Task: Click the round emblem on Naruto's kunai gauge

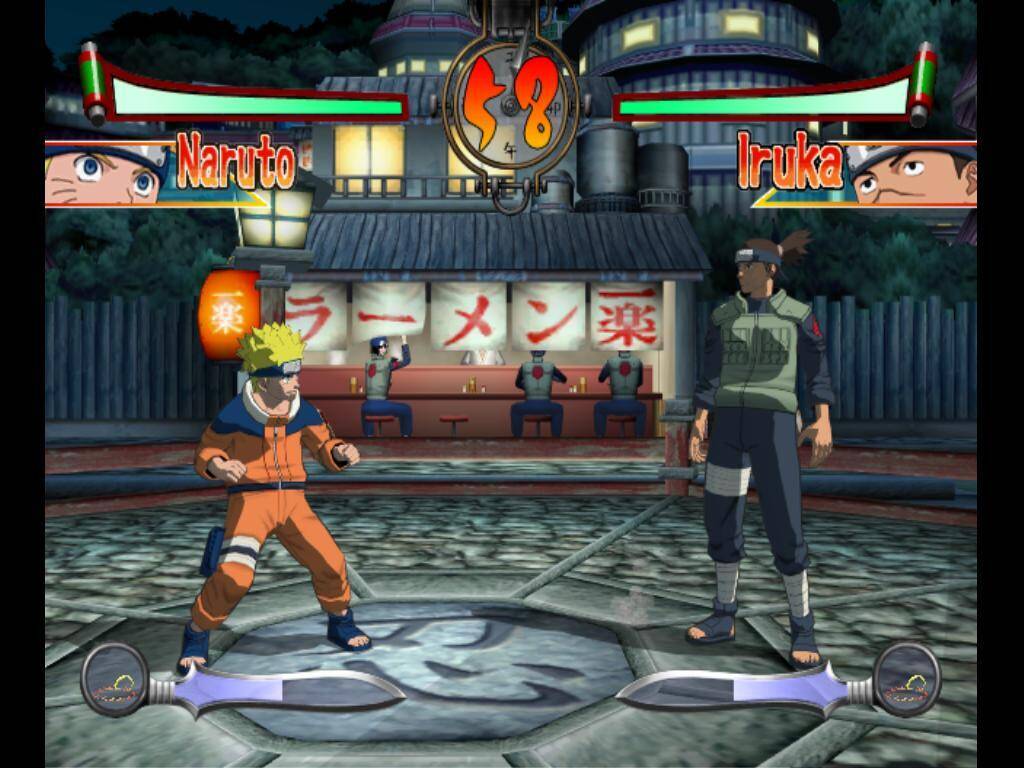Action: [x=114, y=678]
